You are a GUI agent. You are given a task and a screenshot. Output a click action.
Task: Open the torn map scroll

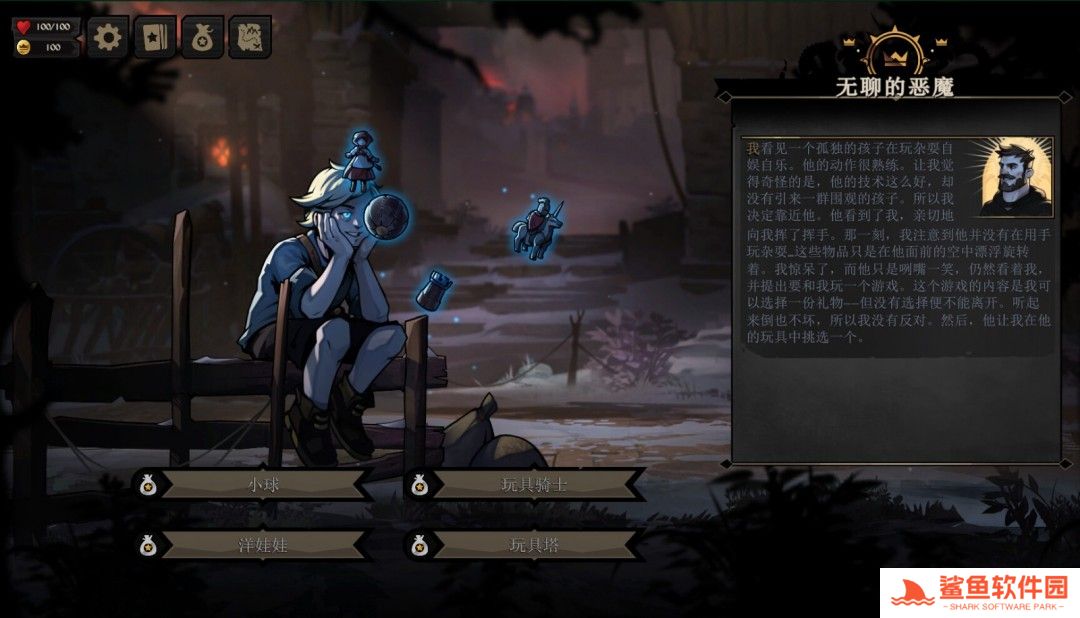(250, 37)
